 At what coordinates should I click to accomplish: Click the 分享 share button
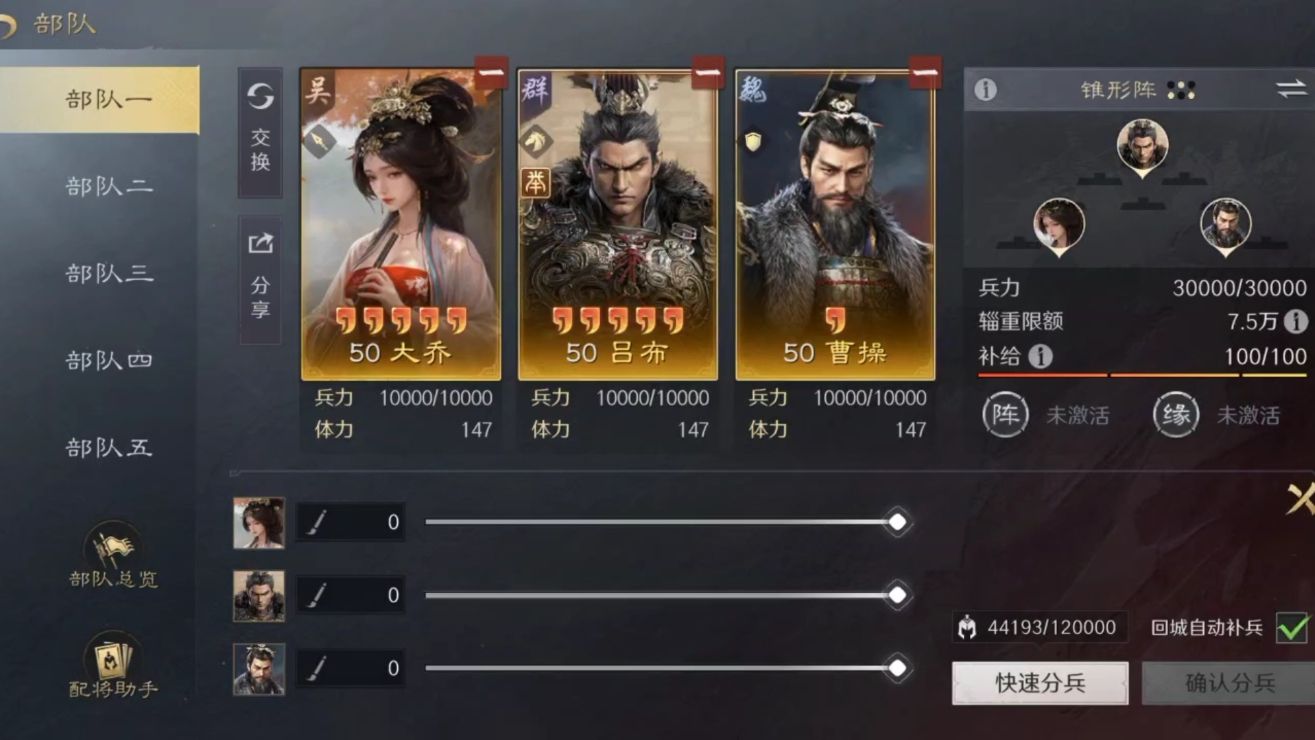coord(260,279)
